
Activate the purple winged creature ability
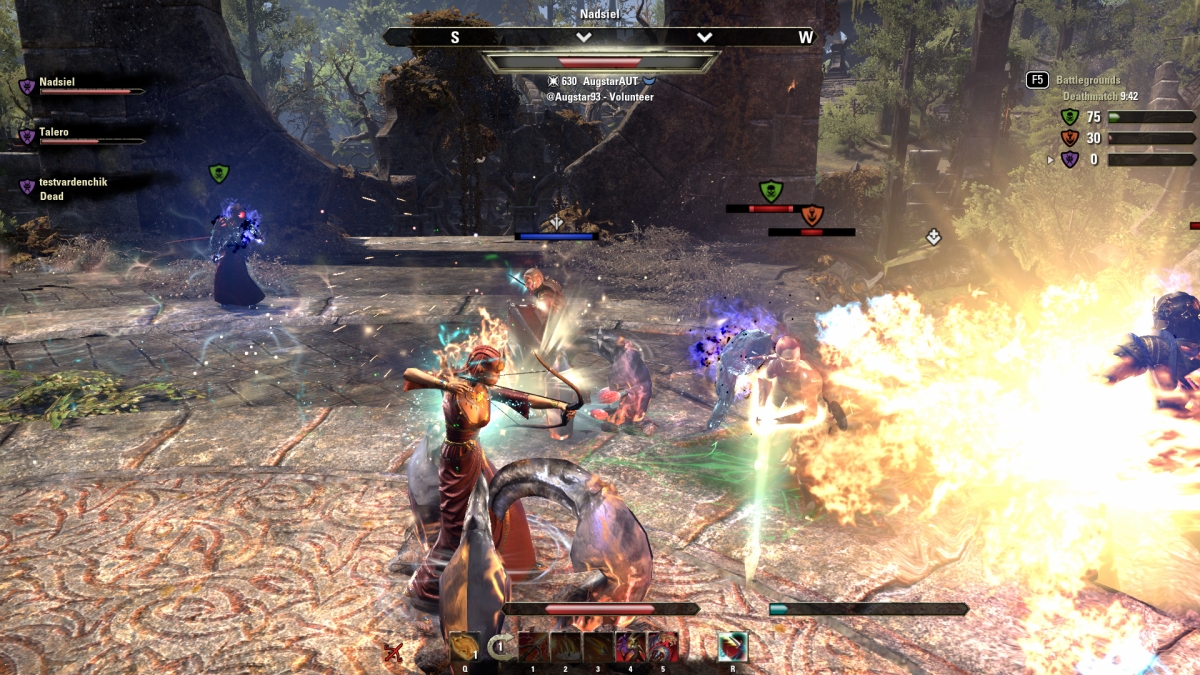630,647
